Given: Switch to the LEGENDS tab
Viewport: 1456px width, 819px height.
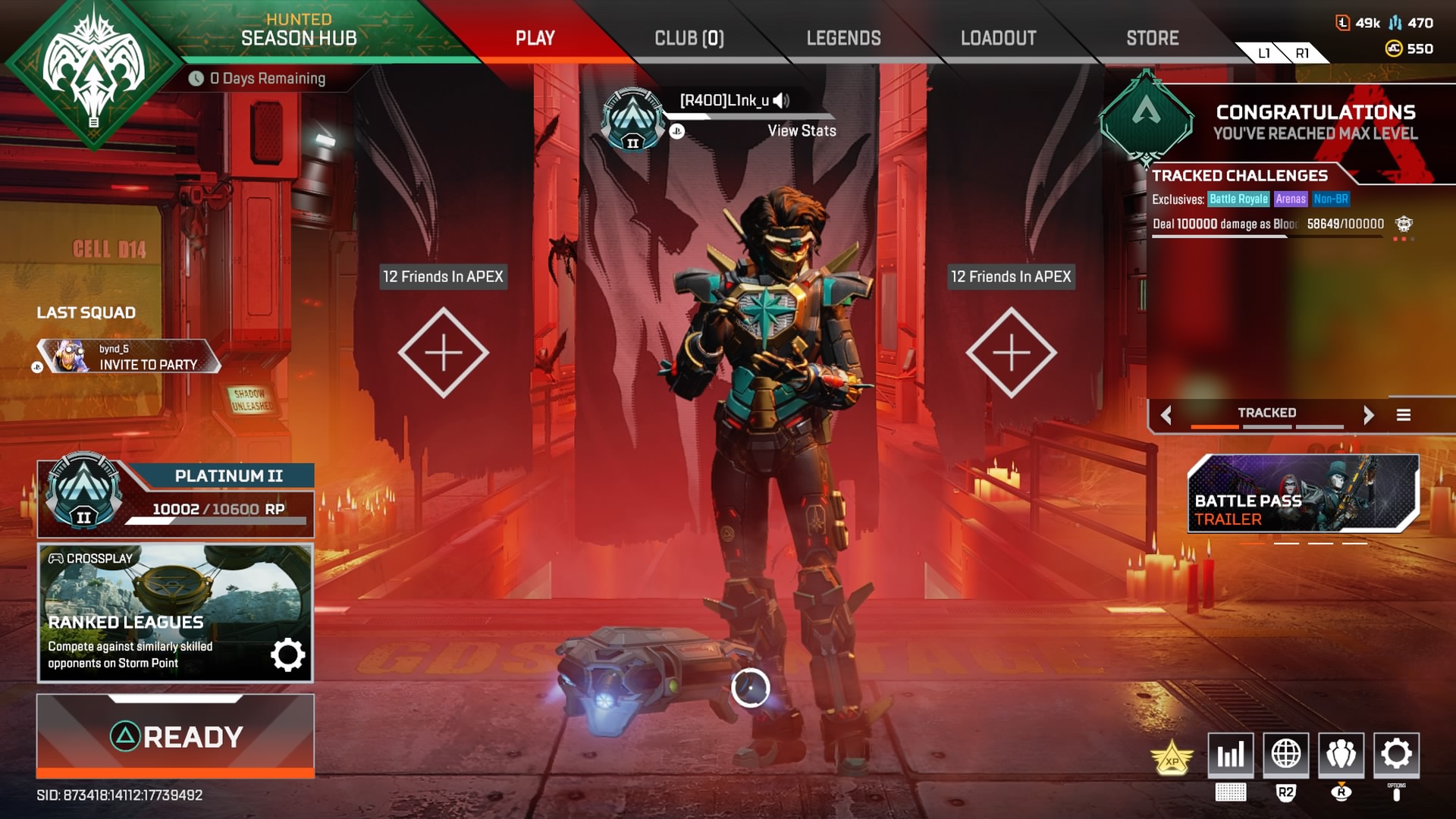Looking at the screenshot, I should 843,37.
